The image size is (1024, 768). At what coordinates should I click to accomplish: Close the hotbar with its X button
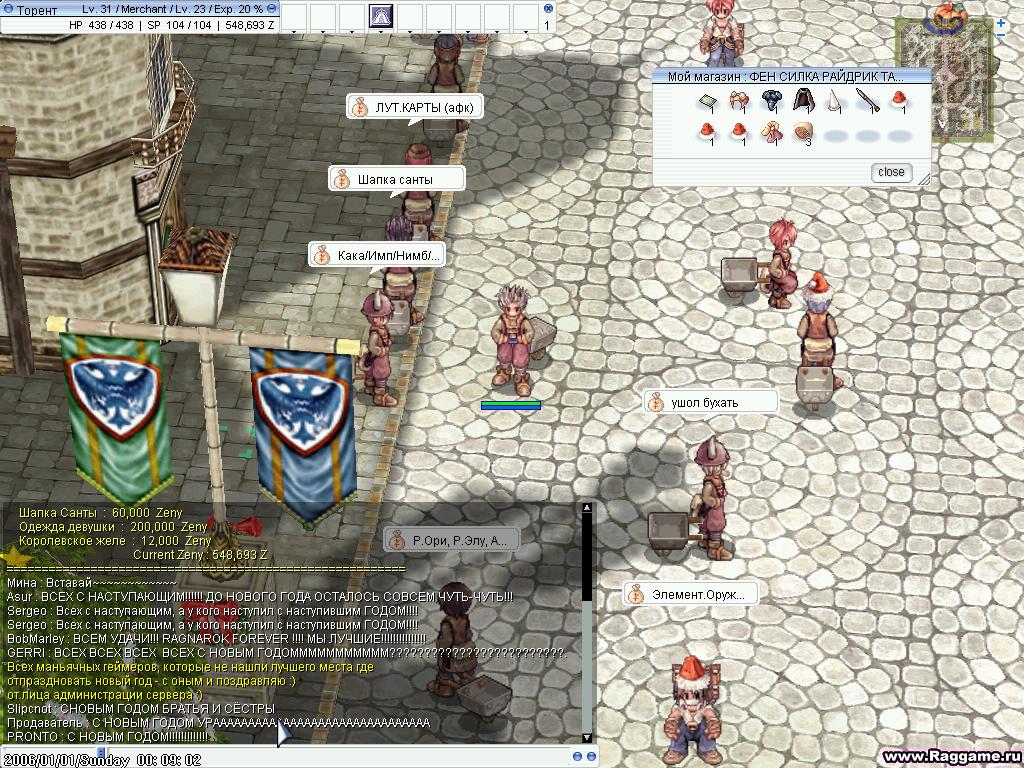pos(548,7)
